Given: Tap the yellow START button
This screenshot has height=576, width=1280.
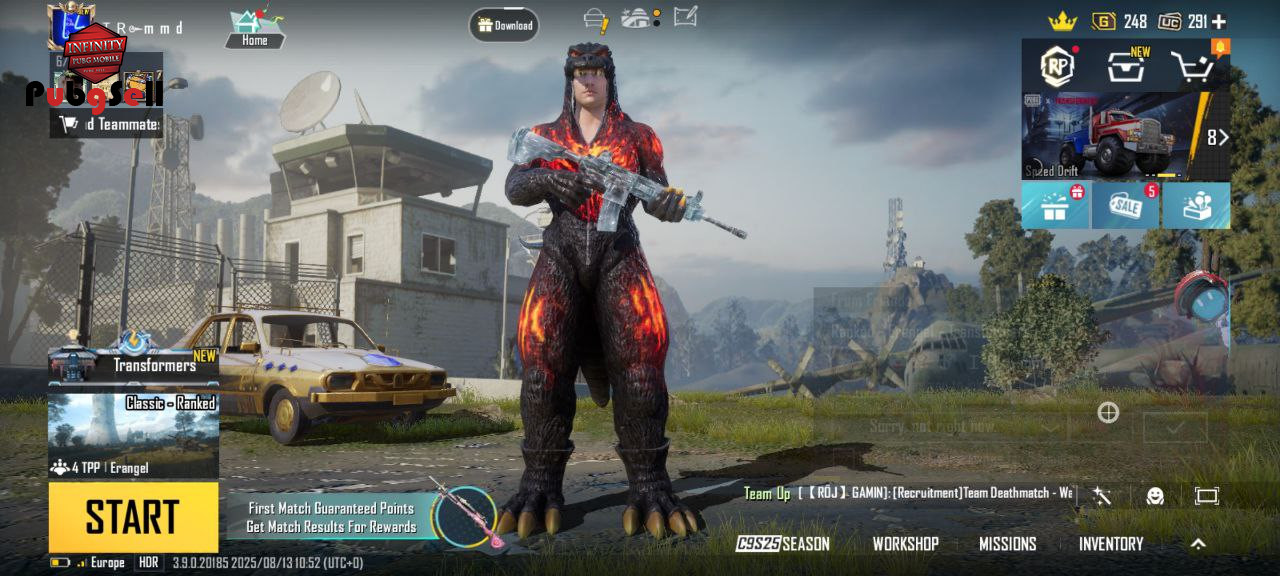Looking at the screenshot, I should coord(133,517).
